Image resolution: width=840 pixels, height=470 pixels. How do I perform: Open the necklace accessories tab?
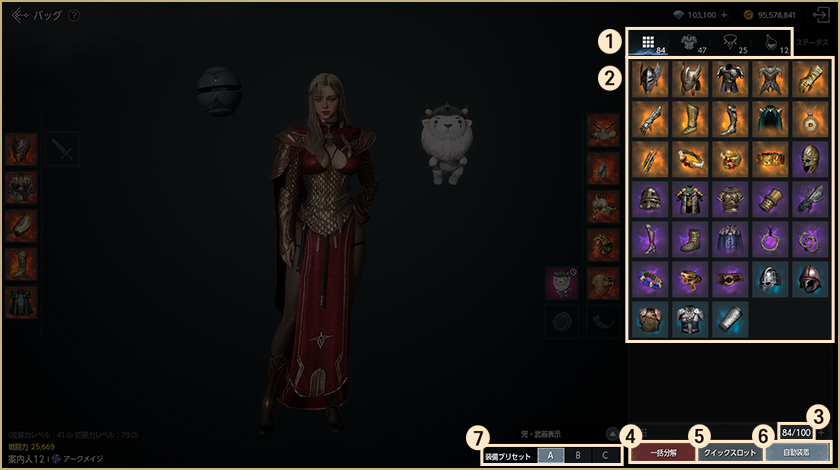coord(729,43)
